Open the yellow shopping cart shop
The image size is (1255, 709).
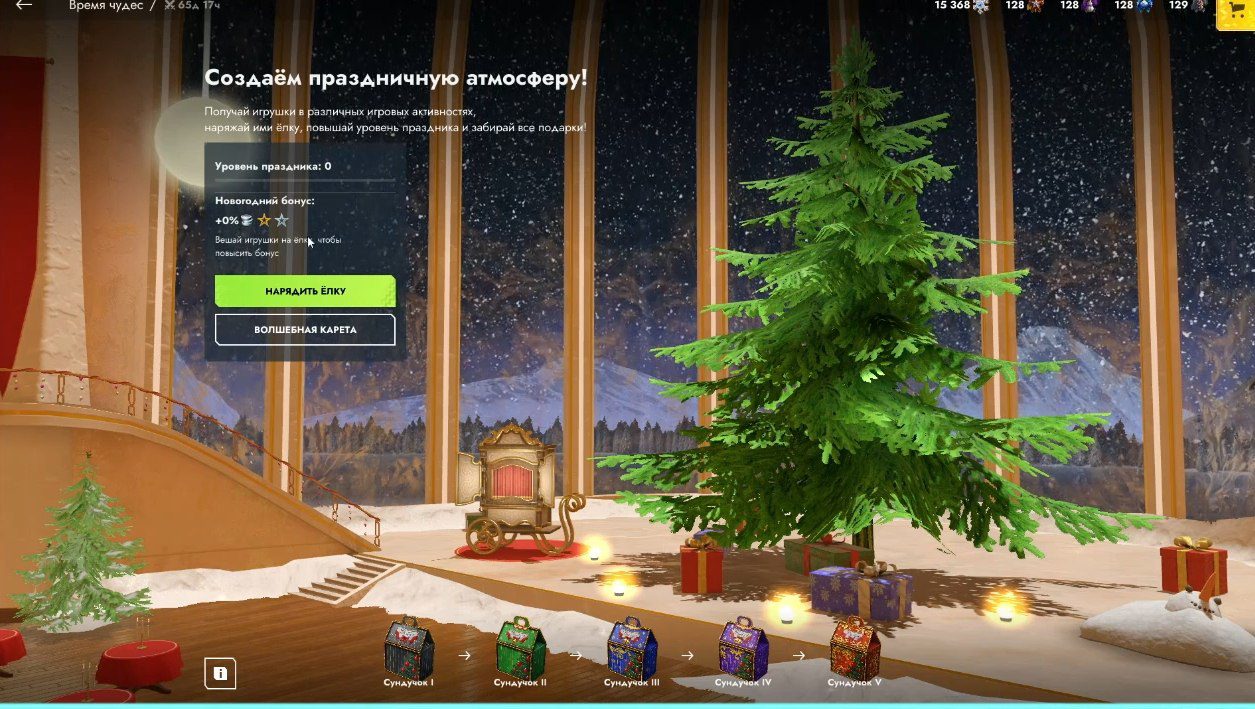(1234, 12)
